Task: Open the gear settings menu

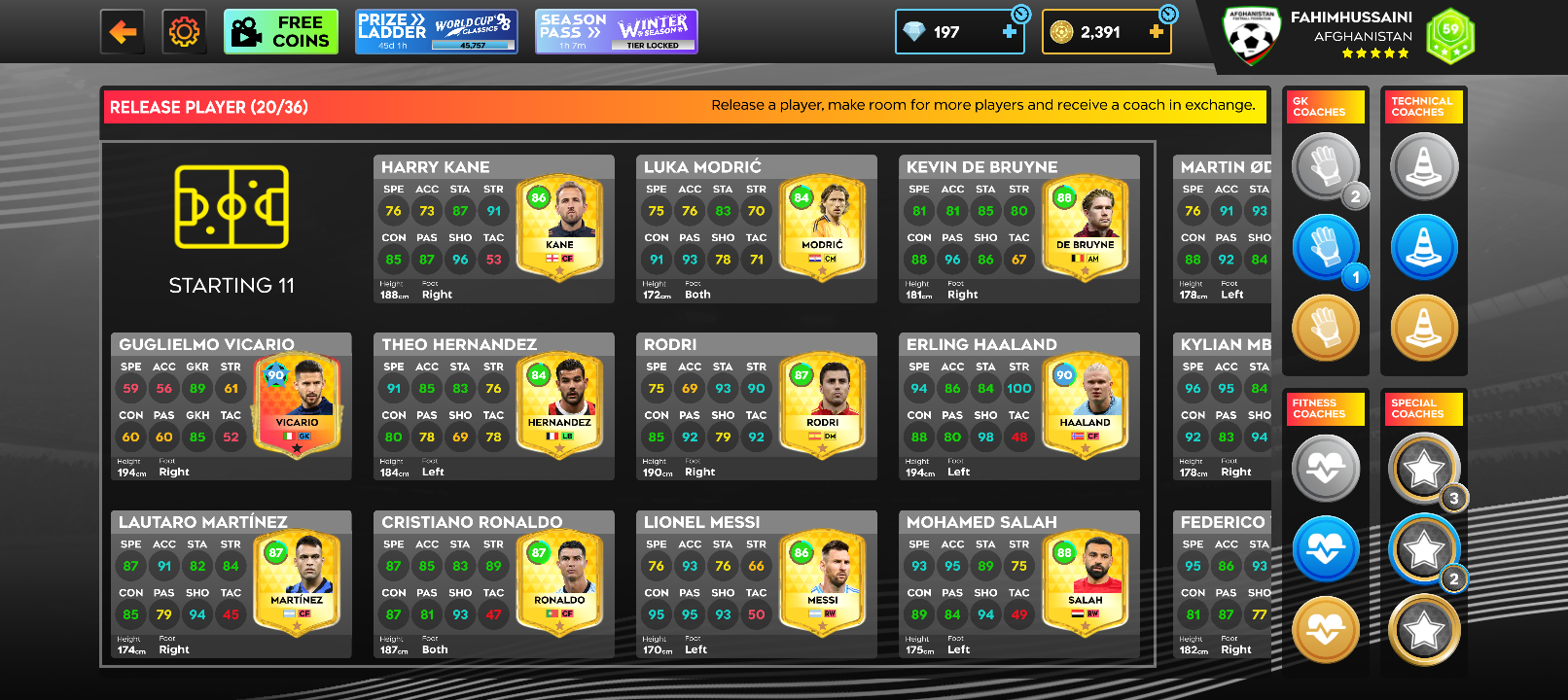Action: pyautogui.click(x=184, y=32)
